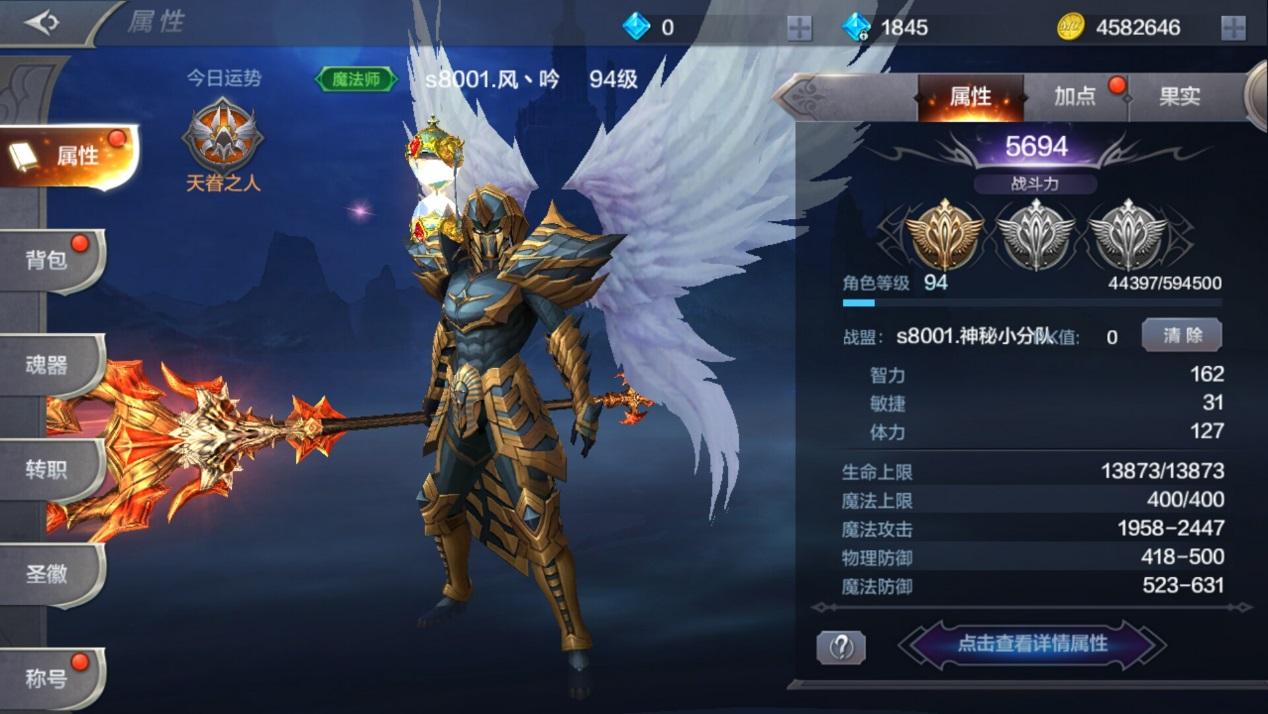Switch to the 果实 fruit tab
The height and width of the screenshot is (714, 1268).
(x=1179, y=97)
